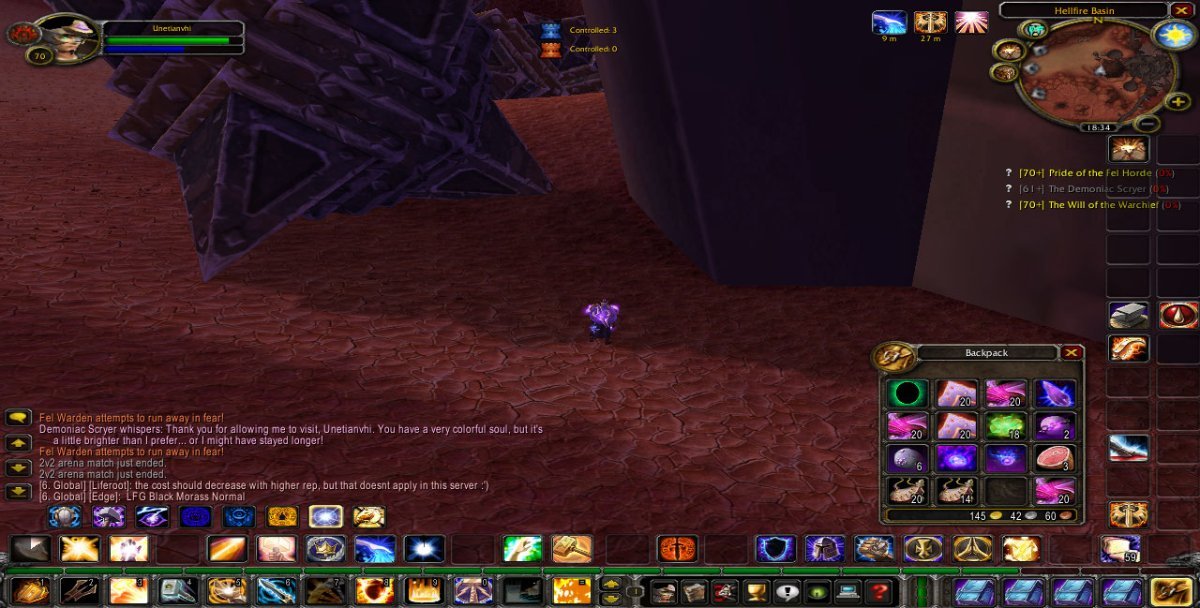Open The Demoniac Scryer quest tracker entry
This screenshot has height=608, width=1200.
pos(1090,189)
